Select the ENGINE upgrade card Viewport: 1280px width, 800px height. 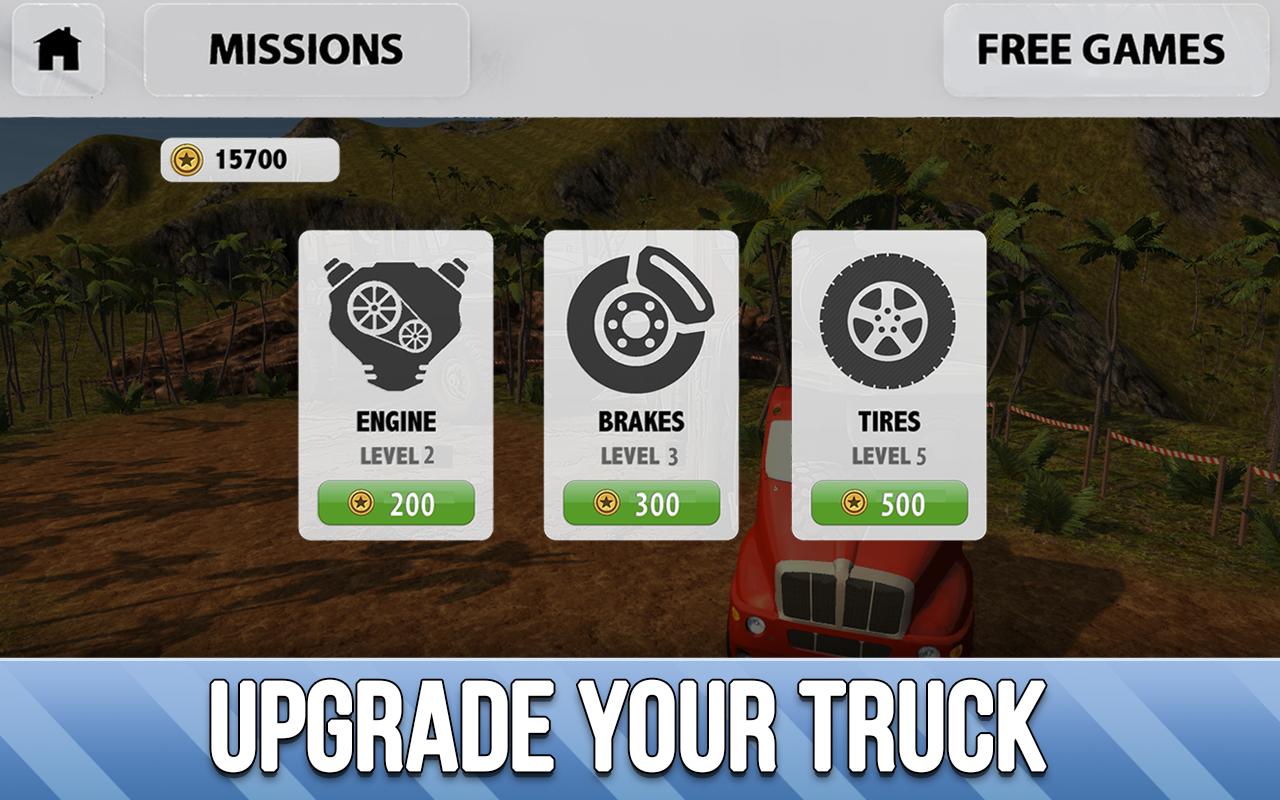tap(396, 380)
